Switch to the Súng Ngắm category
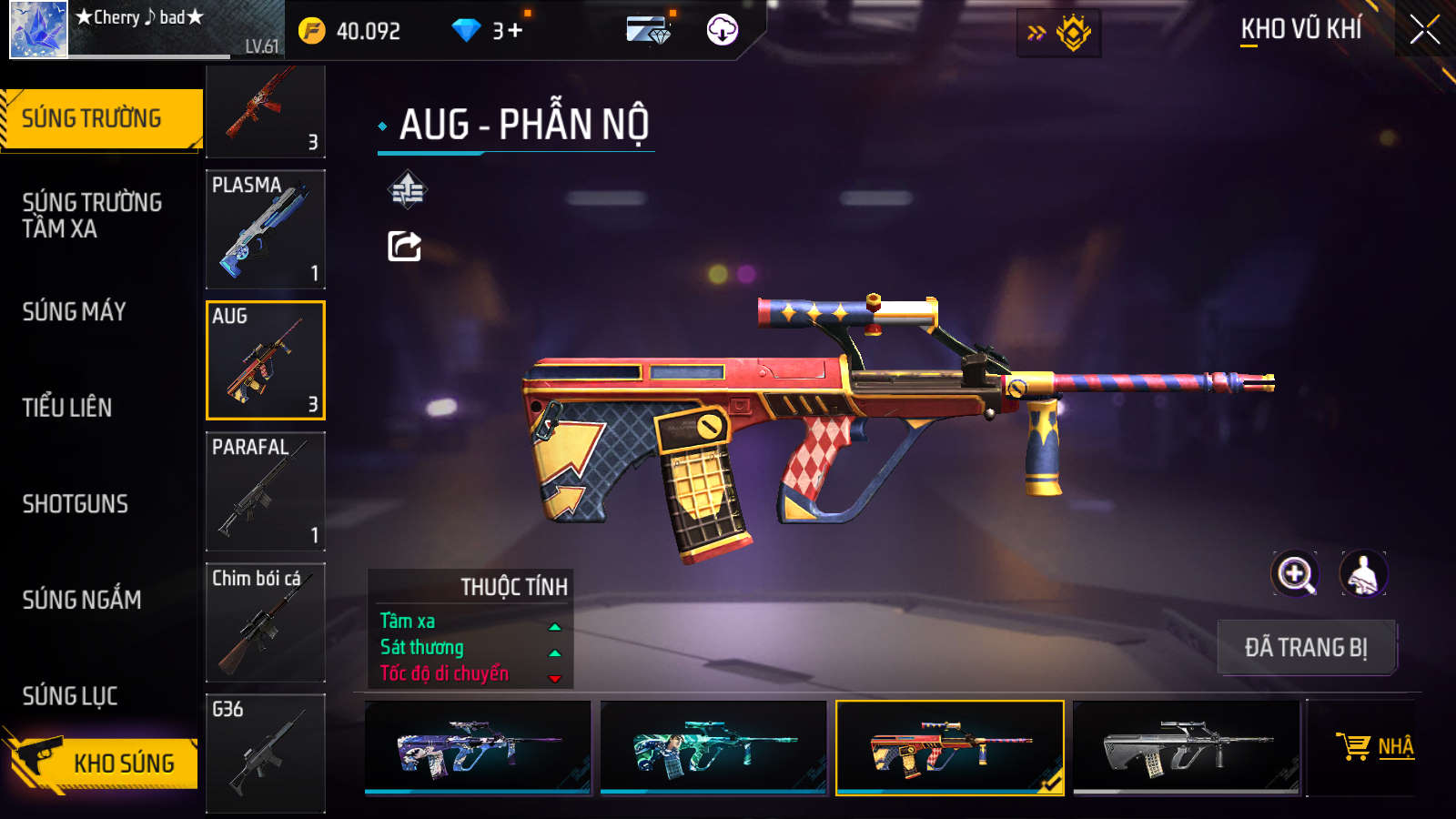Viewport: 1456px width, 819px height. point(82,600)
